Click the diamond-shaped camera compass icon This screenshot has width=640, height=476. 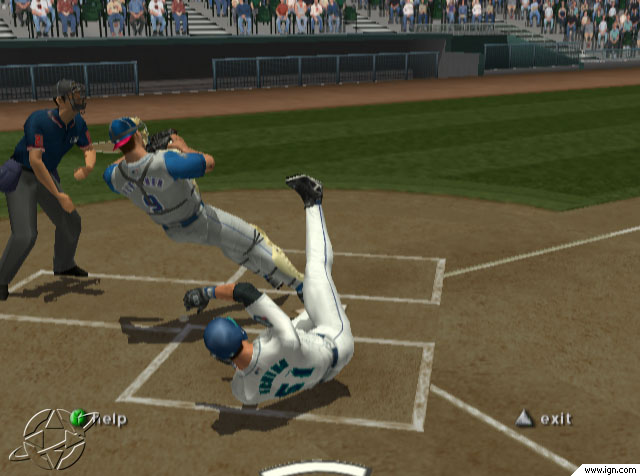click(49, 439)
